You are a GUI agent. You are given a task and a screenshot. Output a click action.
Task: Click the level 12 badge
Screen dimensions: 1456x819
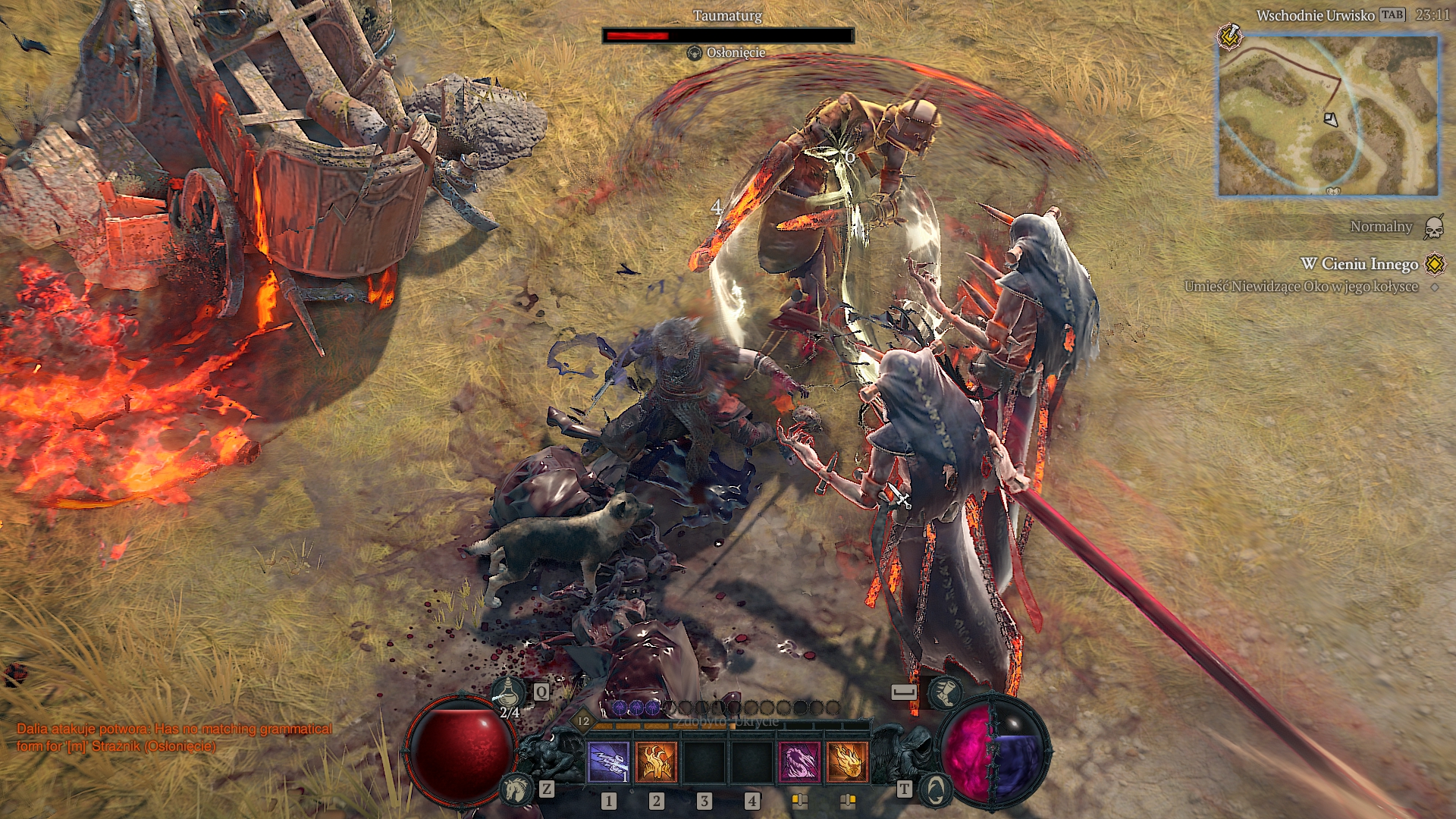coord(583,721)
